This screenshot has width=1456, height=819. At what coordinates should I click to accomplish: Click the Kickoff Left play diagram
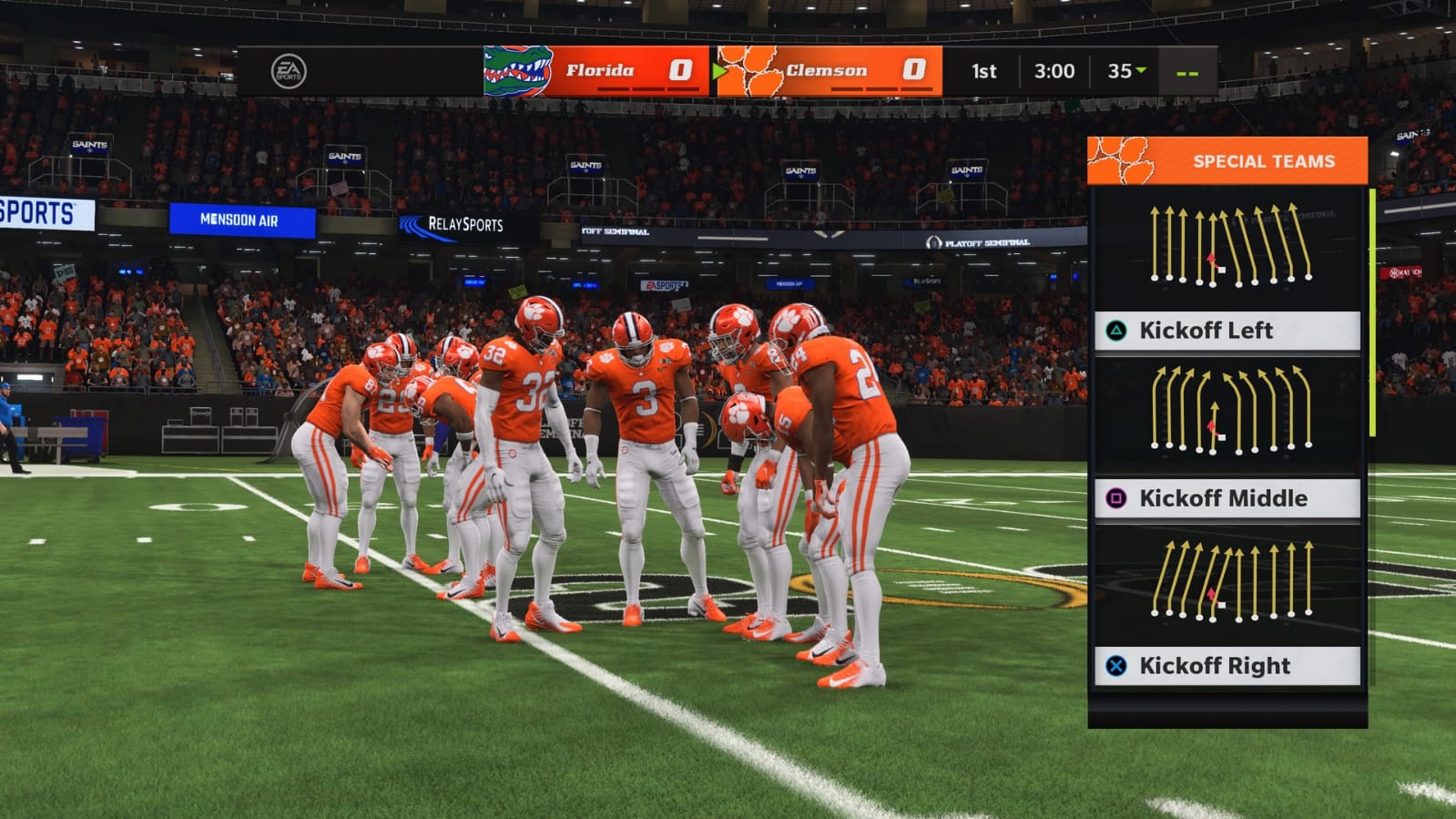[x=1228, y=246]
